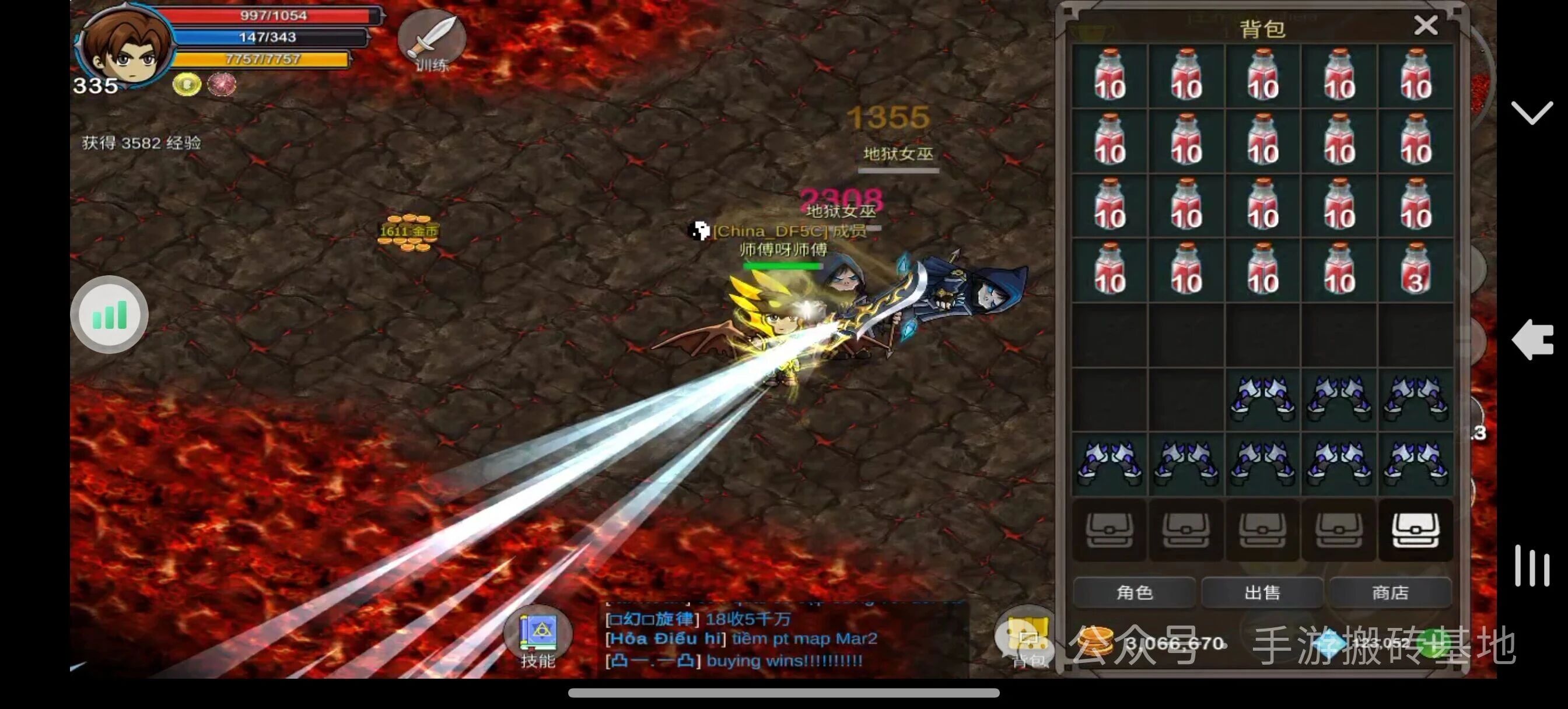The width and height of the screenshot is (1568, 709).
Task: Tap the down chevron on system bar
Action: click(x=1531, y=113)
